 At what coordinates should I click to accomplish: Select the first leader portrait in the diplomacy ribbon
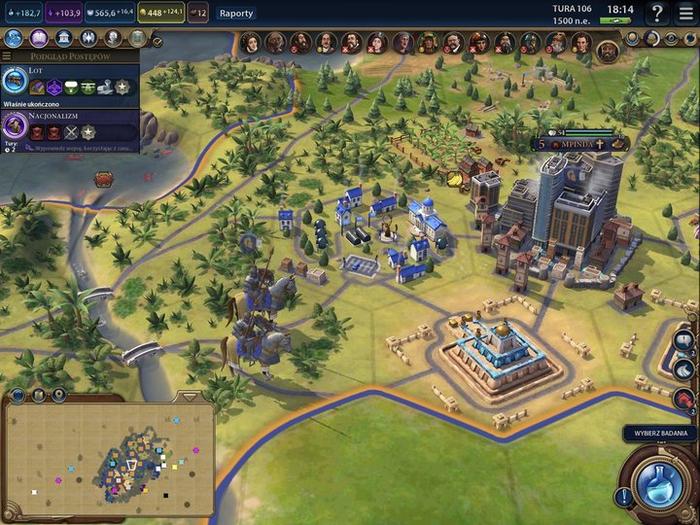(x=250, y=42)
